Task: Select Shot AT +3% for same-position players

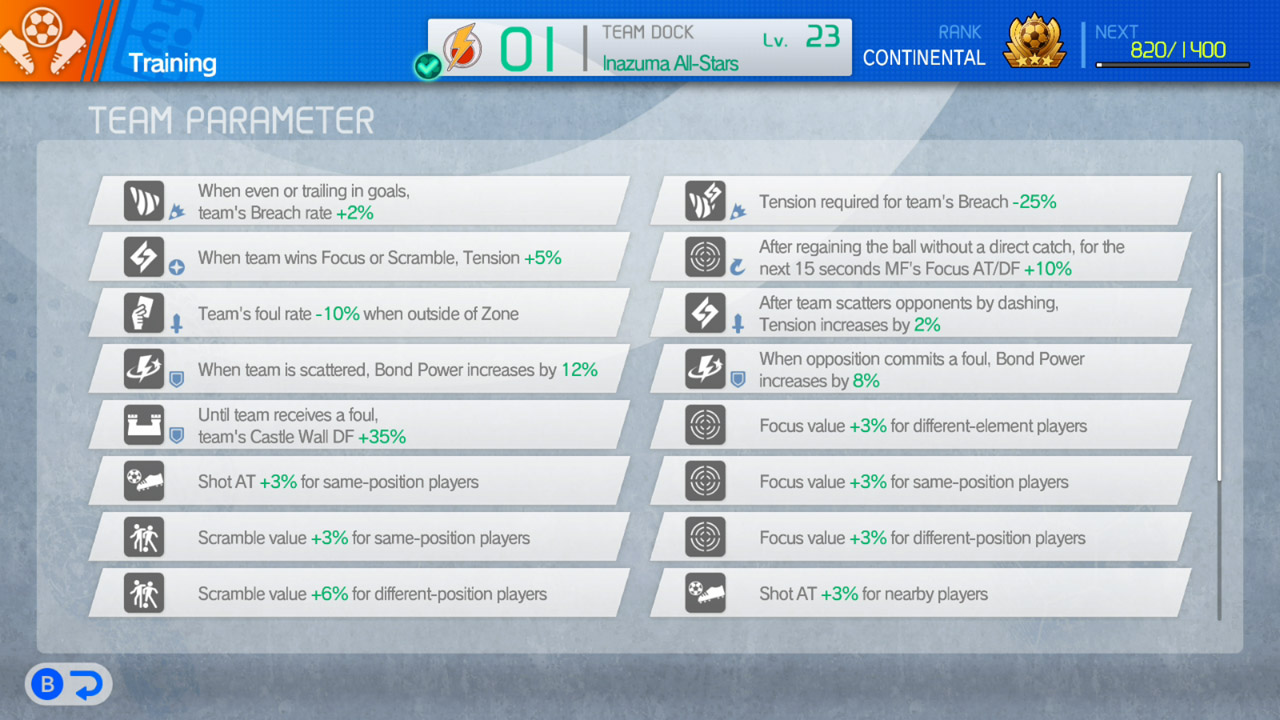Action: click(360, 481)
